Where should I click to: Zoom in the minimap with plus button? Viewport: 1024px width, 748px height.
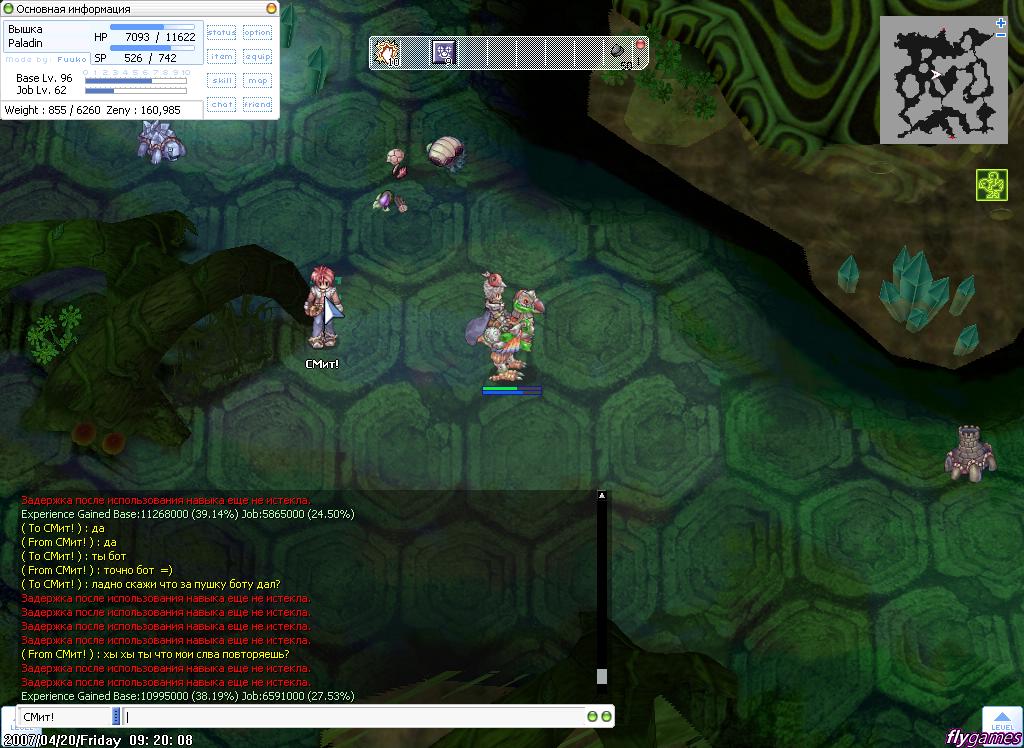[1001, 23]
